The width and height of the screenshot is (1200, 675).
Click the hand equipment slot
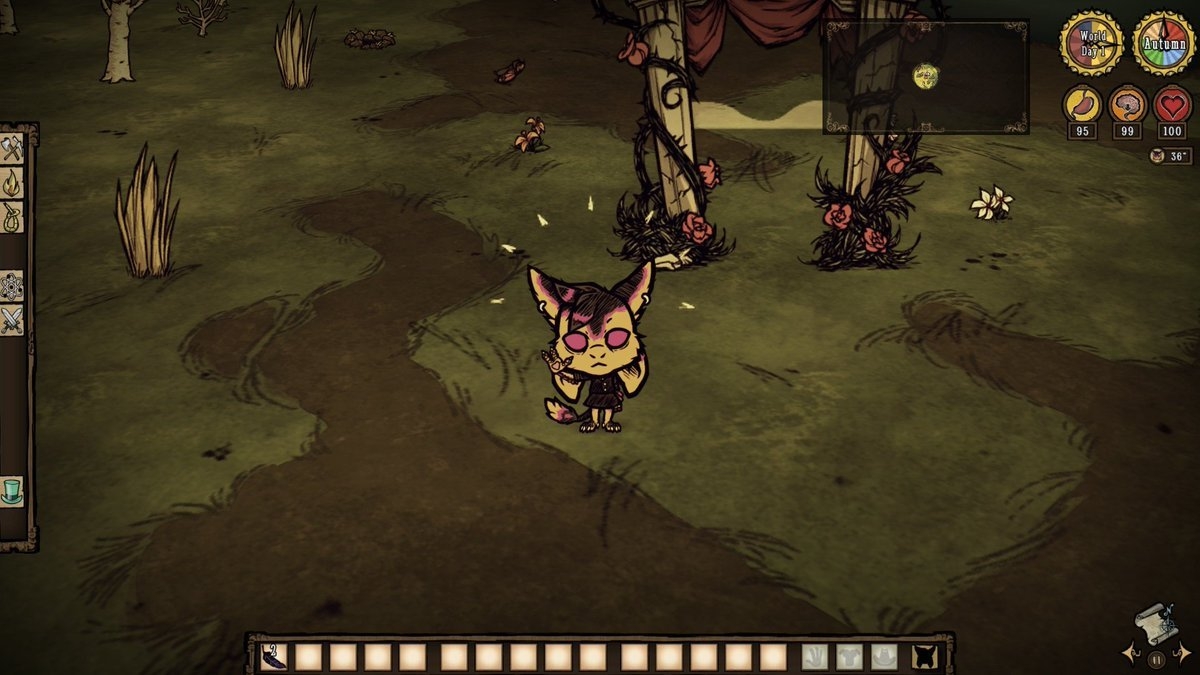click(816, 657)
